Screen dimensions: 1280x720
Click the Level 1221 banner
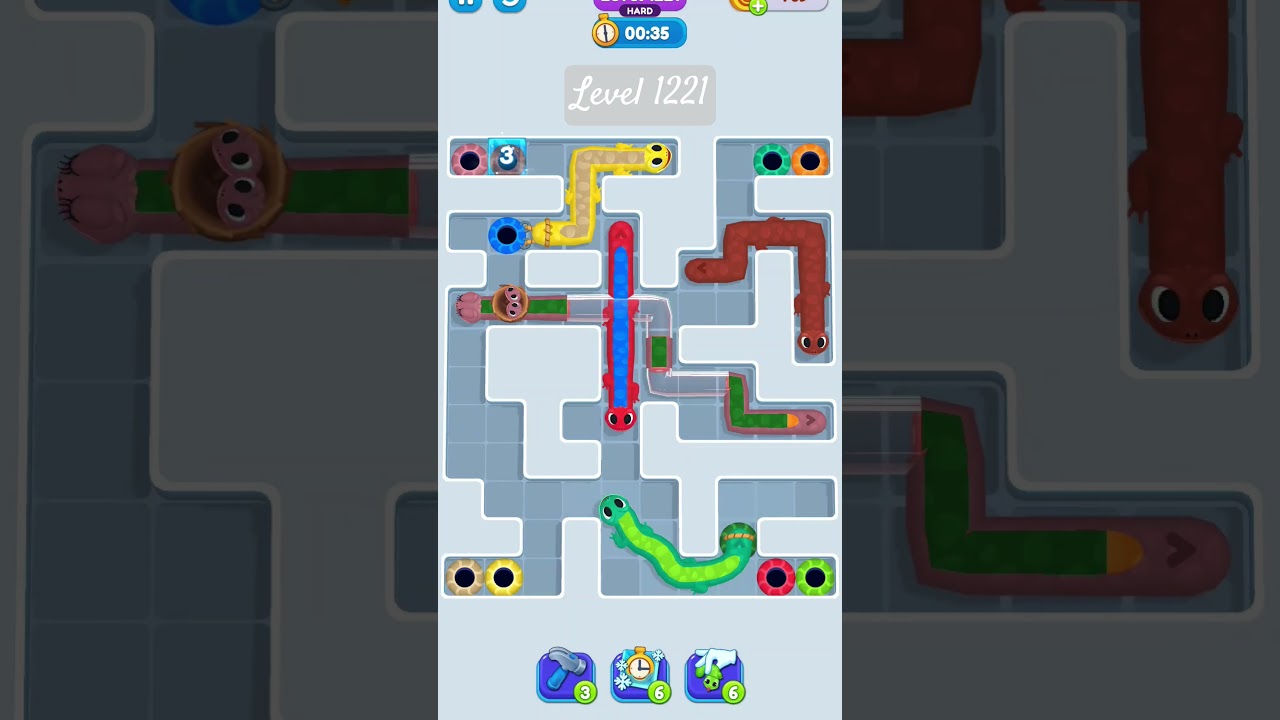640,94
